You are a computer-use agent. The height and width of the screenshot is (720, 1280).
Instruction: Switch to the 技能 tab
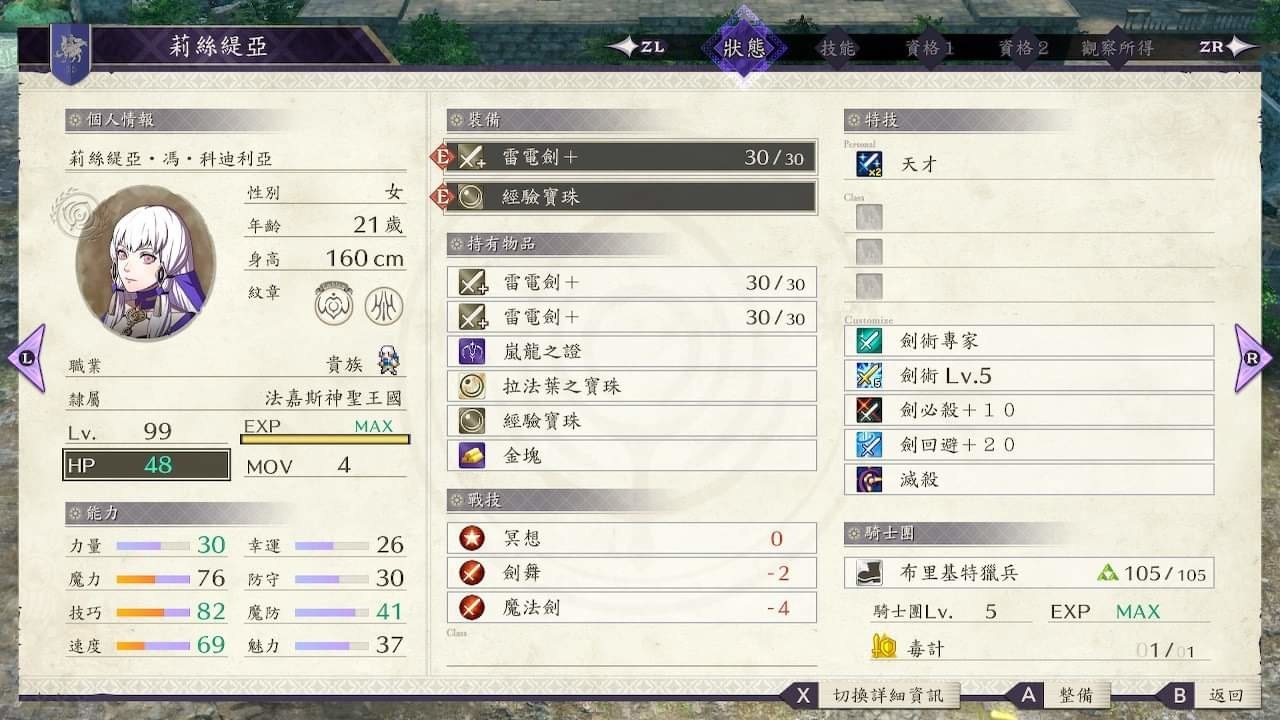(x=840, y=46)
